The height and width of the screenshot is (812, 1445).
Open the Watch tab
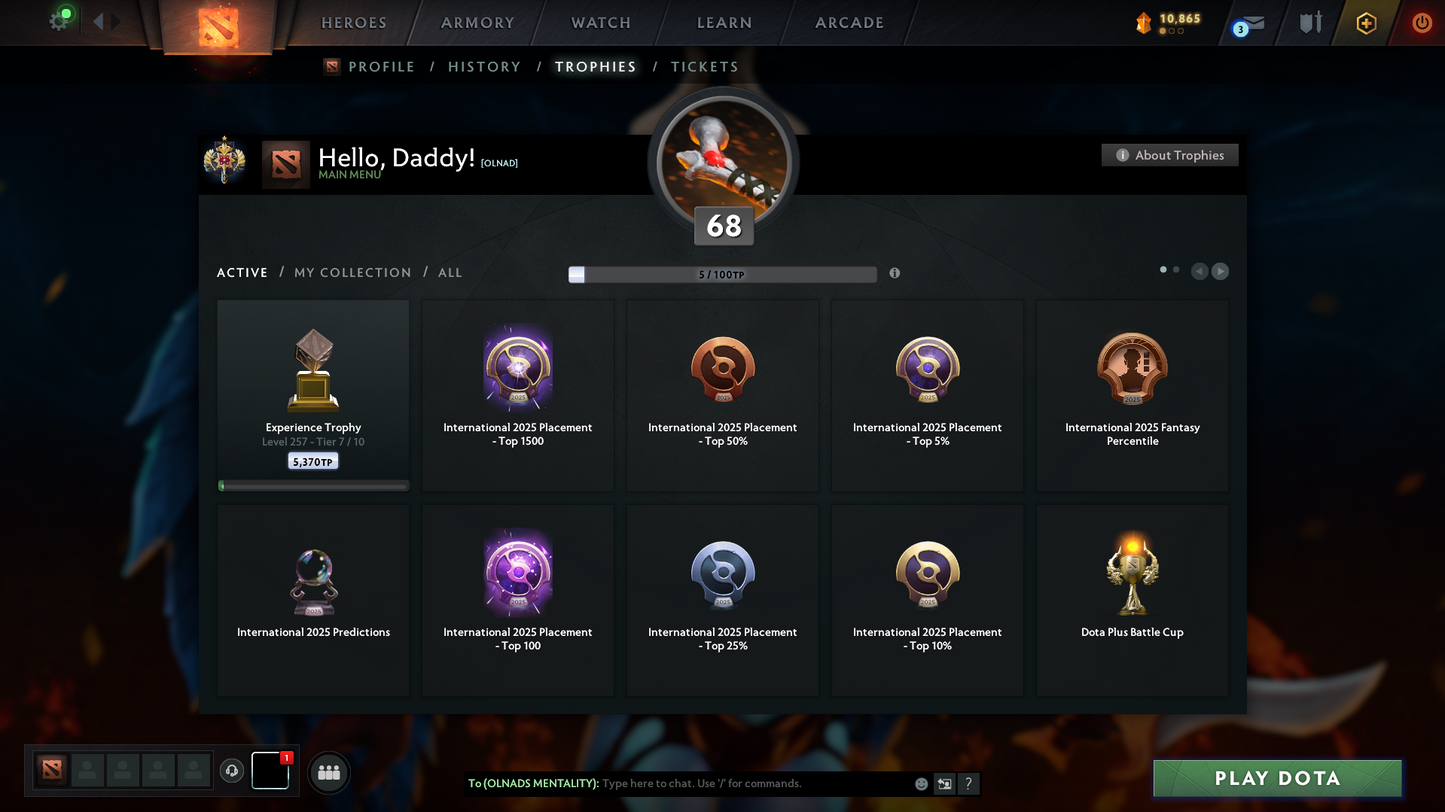[x=600, y=23]
